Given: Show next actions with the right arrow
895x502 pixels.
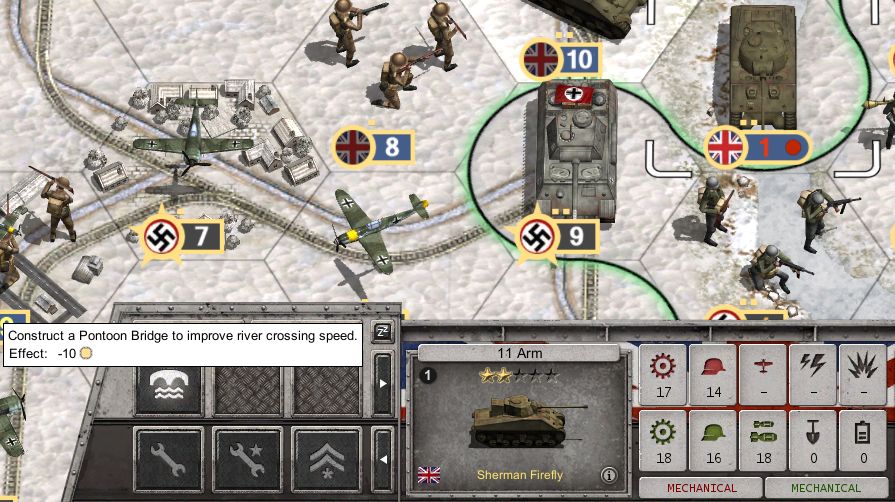Looking at the screenshot, I should coord(382,383).
